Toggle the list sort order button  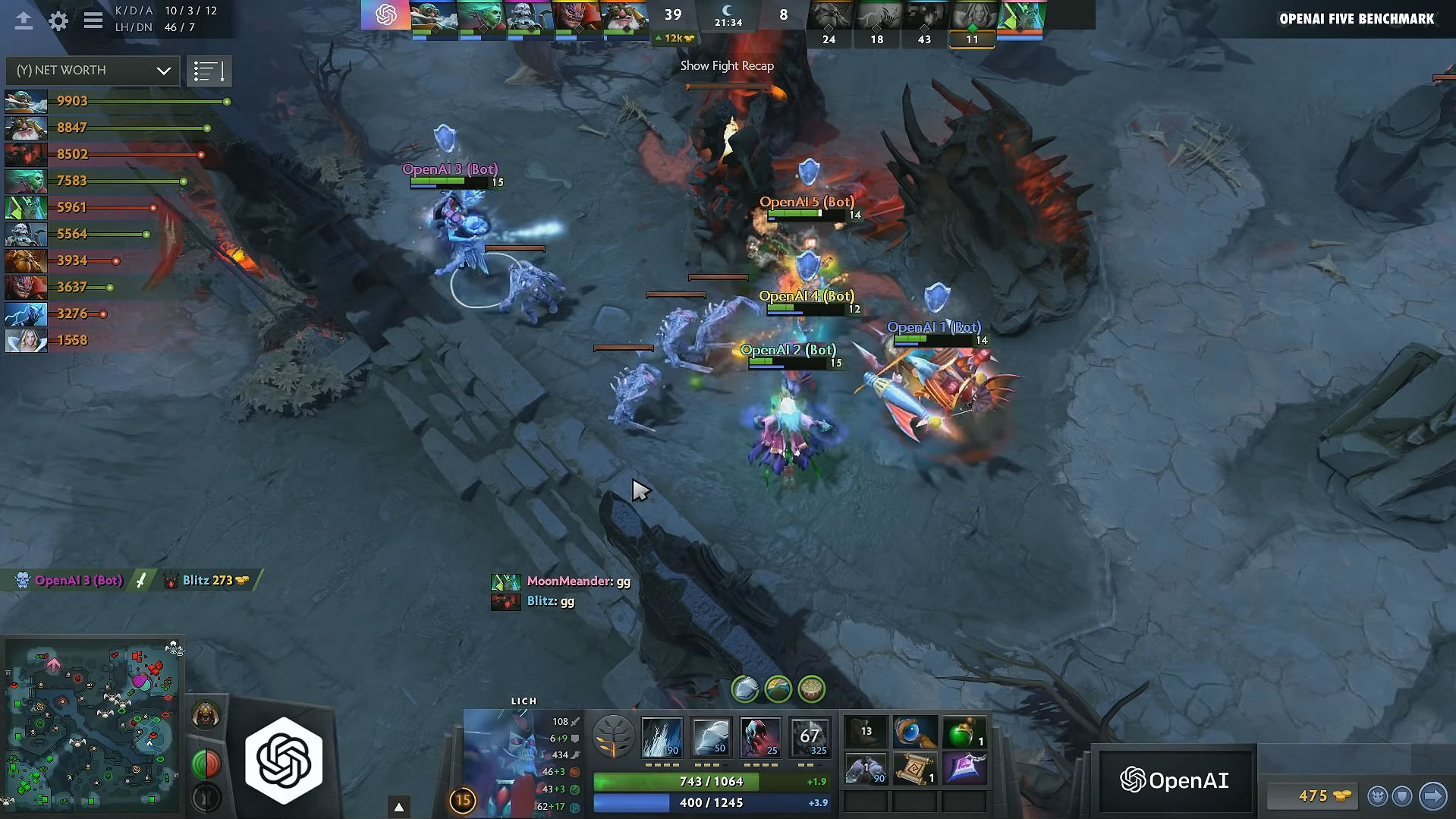click(209, 72)
